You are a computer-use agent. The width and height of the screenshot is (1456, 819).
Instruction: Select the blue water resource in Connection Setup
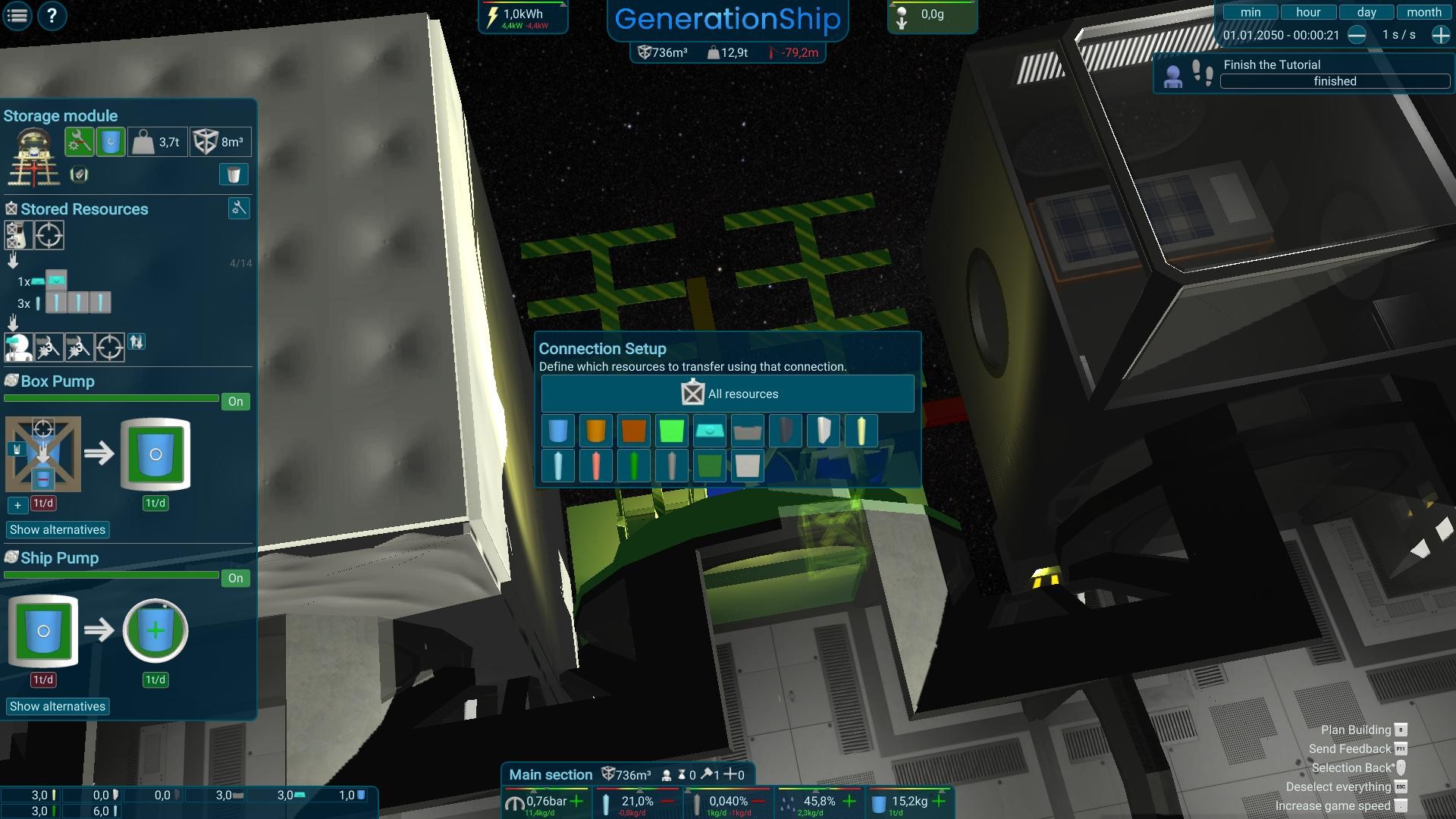(558, 431)
